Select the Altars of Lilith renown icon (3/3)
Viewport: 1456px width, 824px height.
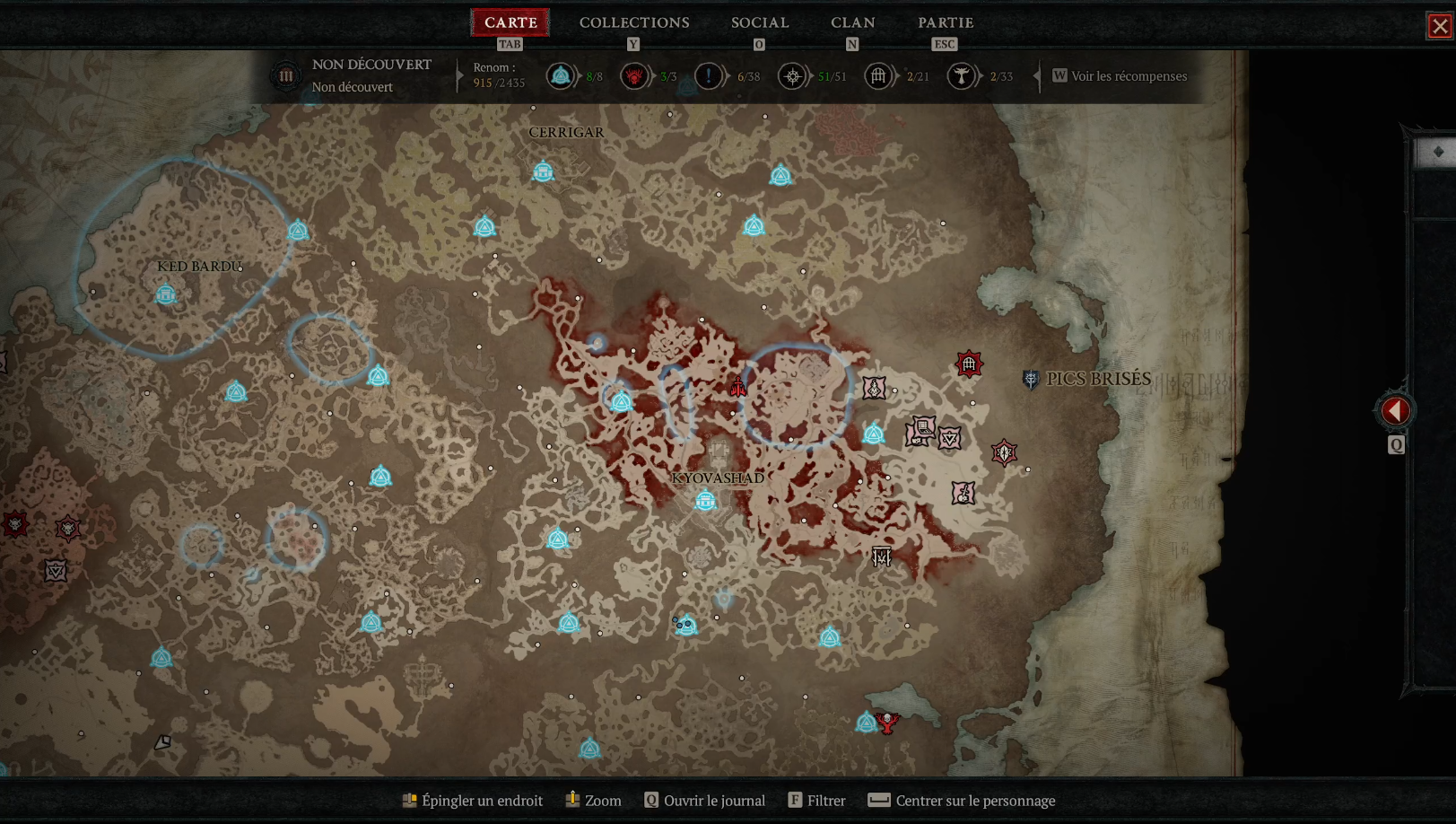pos(633,76)
